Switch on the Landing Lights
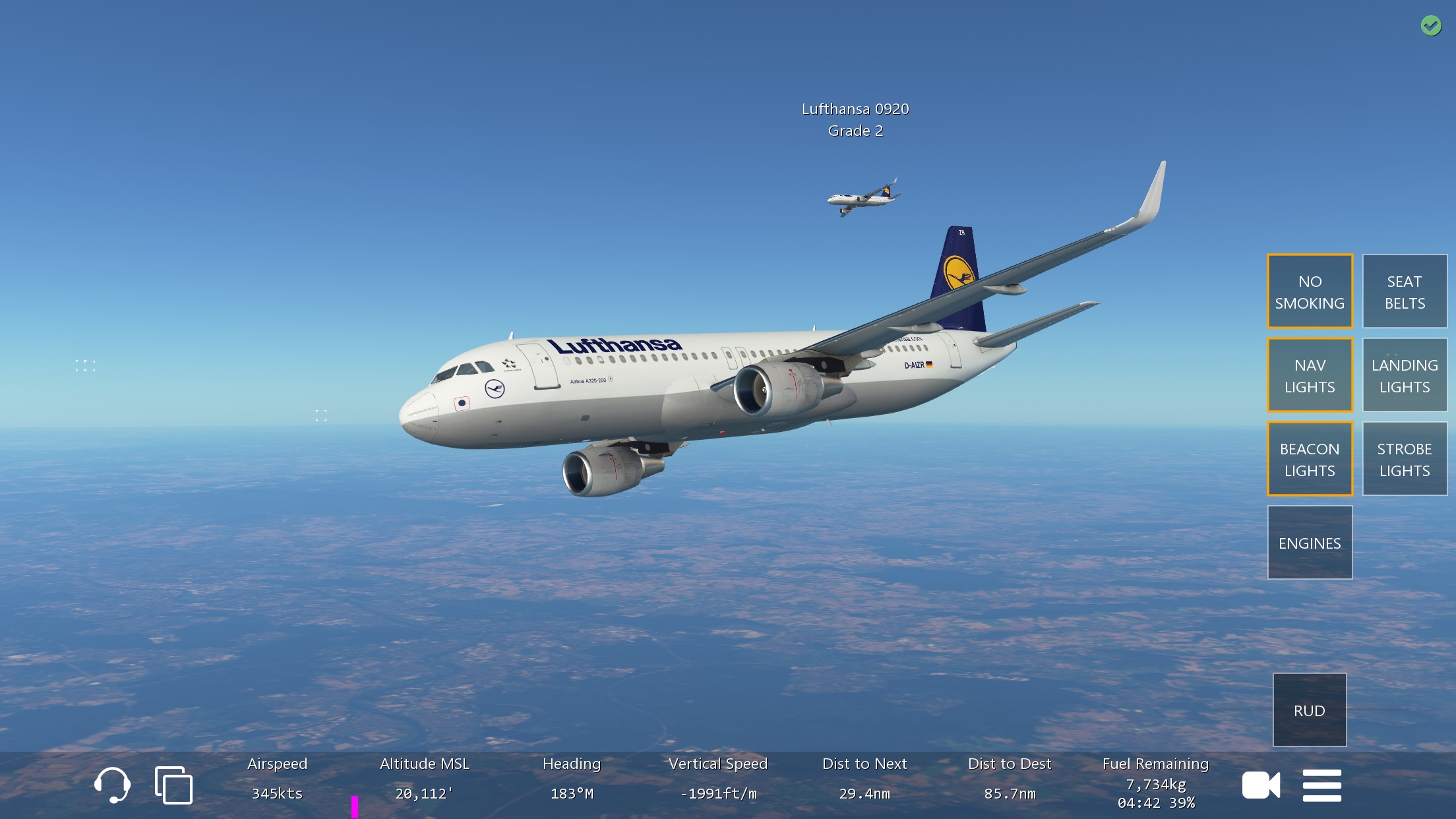Screen dimensions: 1456x819 click(x=1405, y=375)
